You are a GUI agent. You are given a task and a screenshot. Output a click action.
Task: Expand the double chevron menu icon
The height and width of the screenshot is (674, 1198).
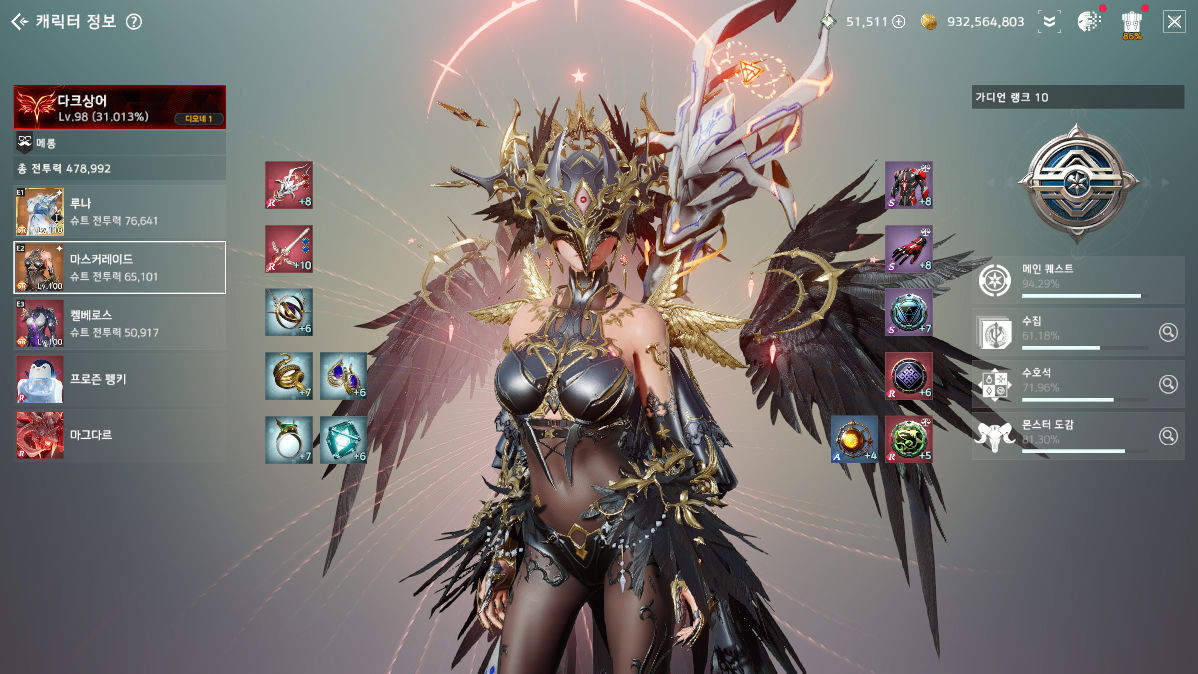pyautogui.click(x=1048, y=22)
